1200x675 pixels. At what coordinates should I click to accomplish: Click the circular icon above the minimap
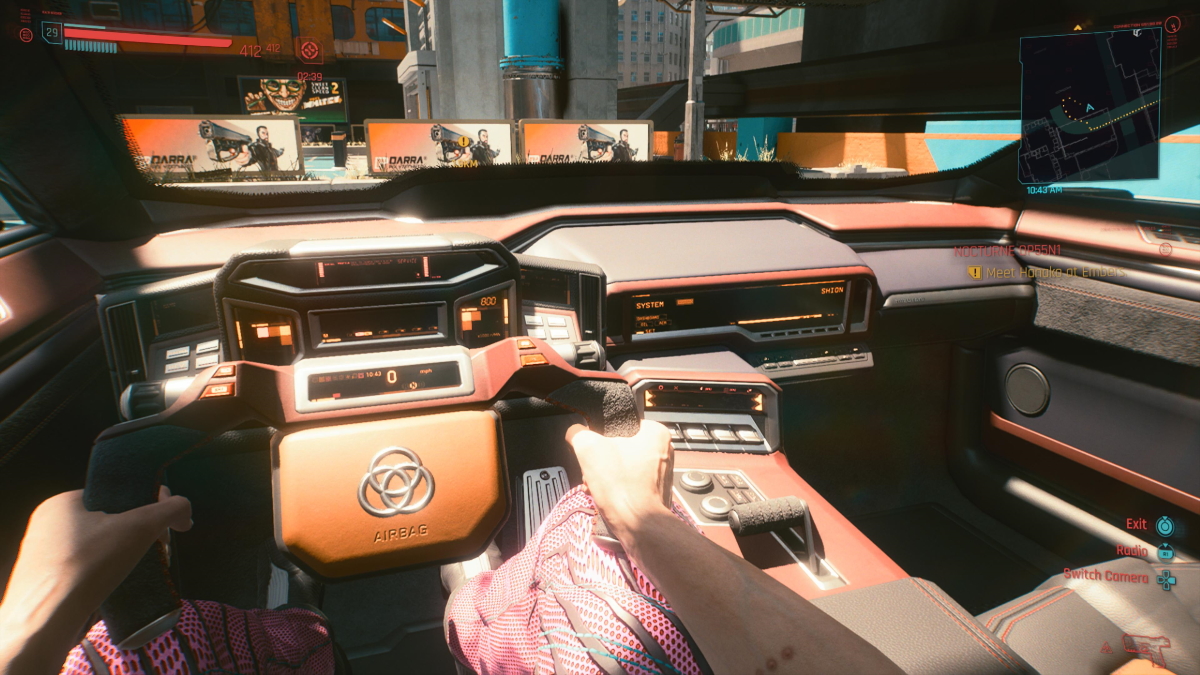[1172, 24]
